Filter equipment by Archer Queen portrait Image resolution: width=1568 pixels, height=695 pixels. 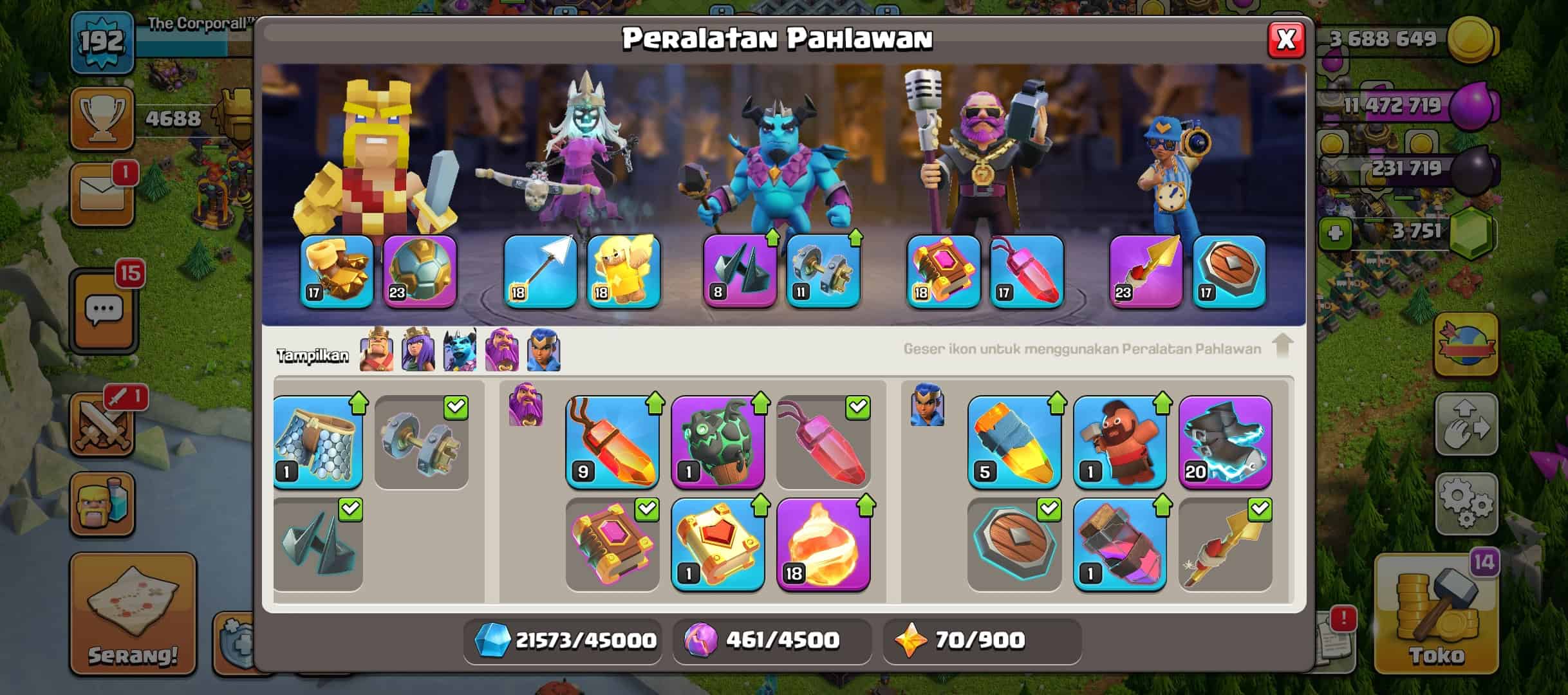[418, 350]
